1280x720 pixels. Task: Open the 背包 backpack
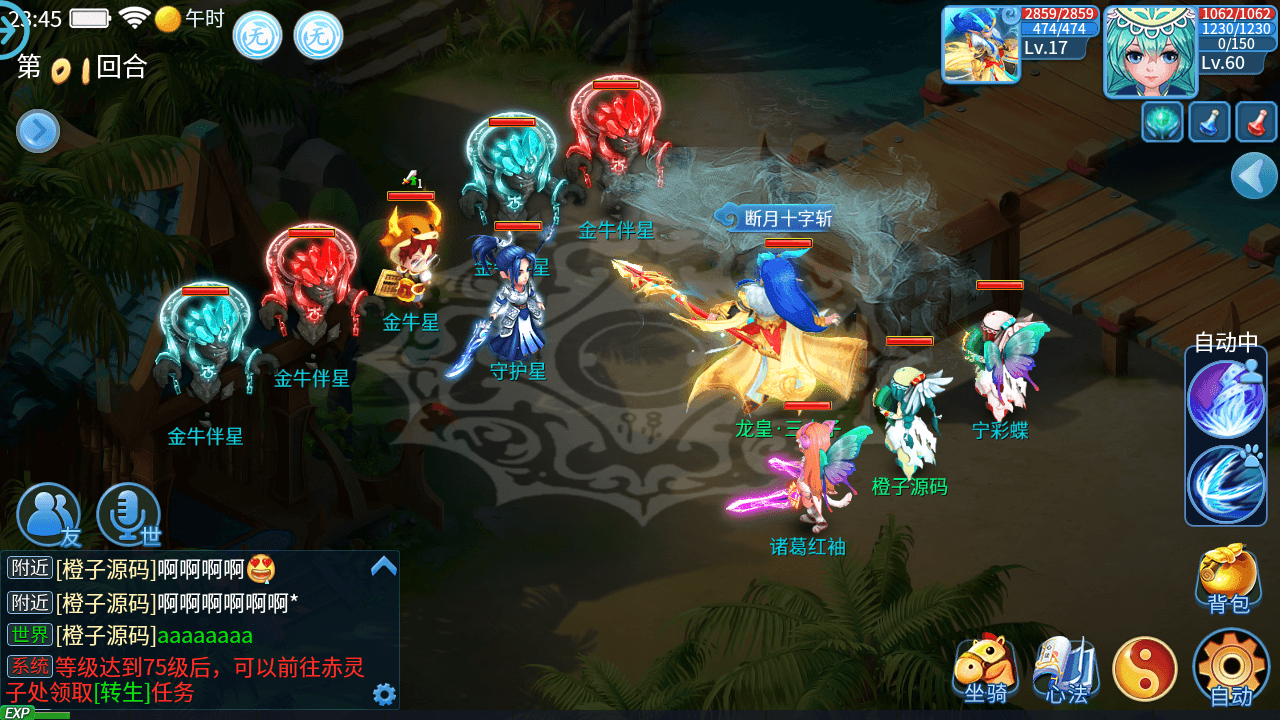point(1226,577)
